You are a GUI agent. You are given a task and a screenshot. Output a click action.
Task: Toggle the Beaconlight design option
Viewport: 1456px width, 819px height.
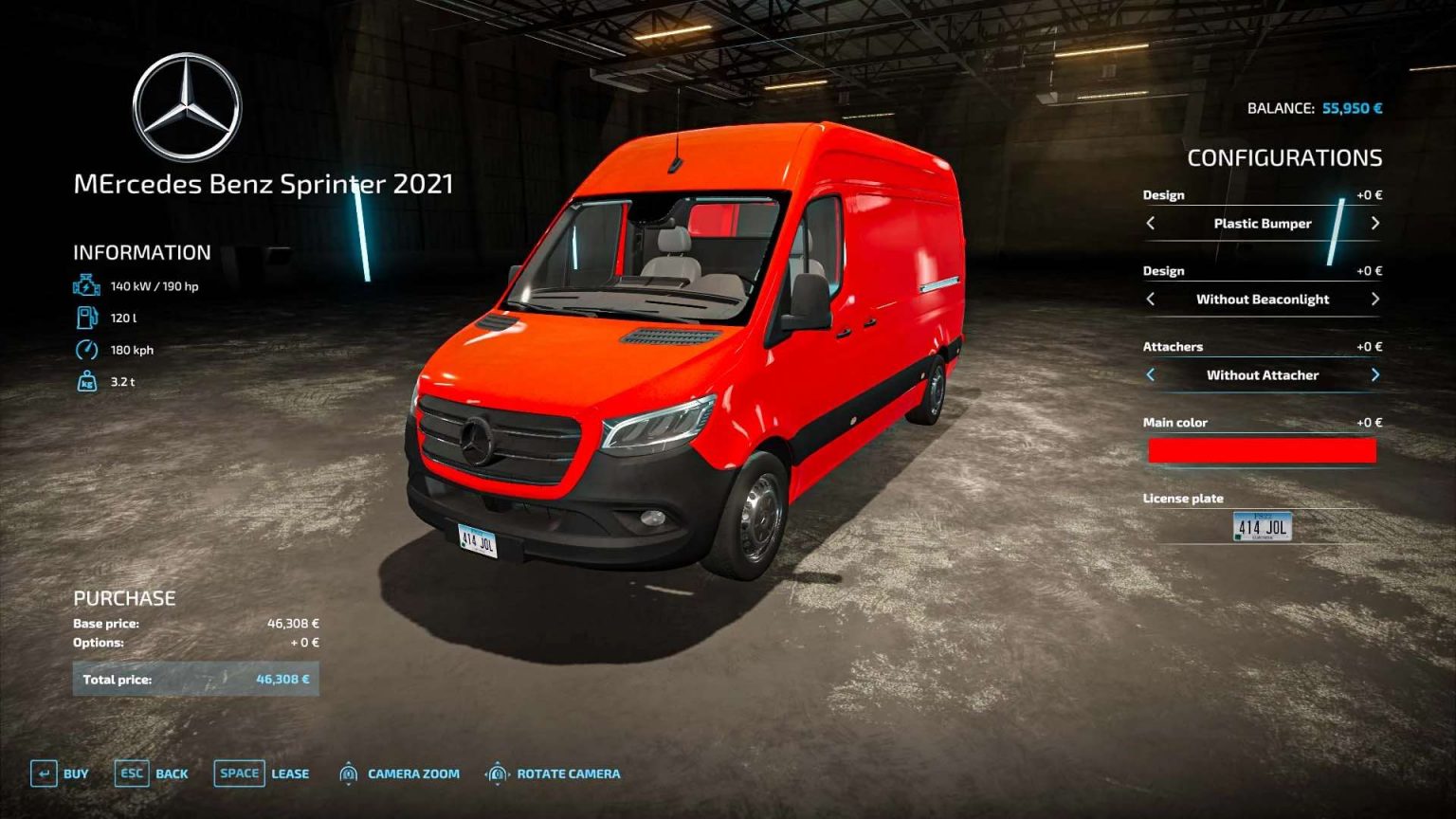(x=1262, y=299)
